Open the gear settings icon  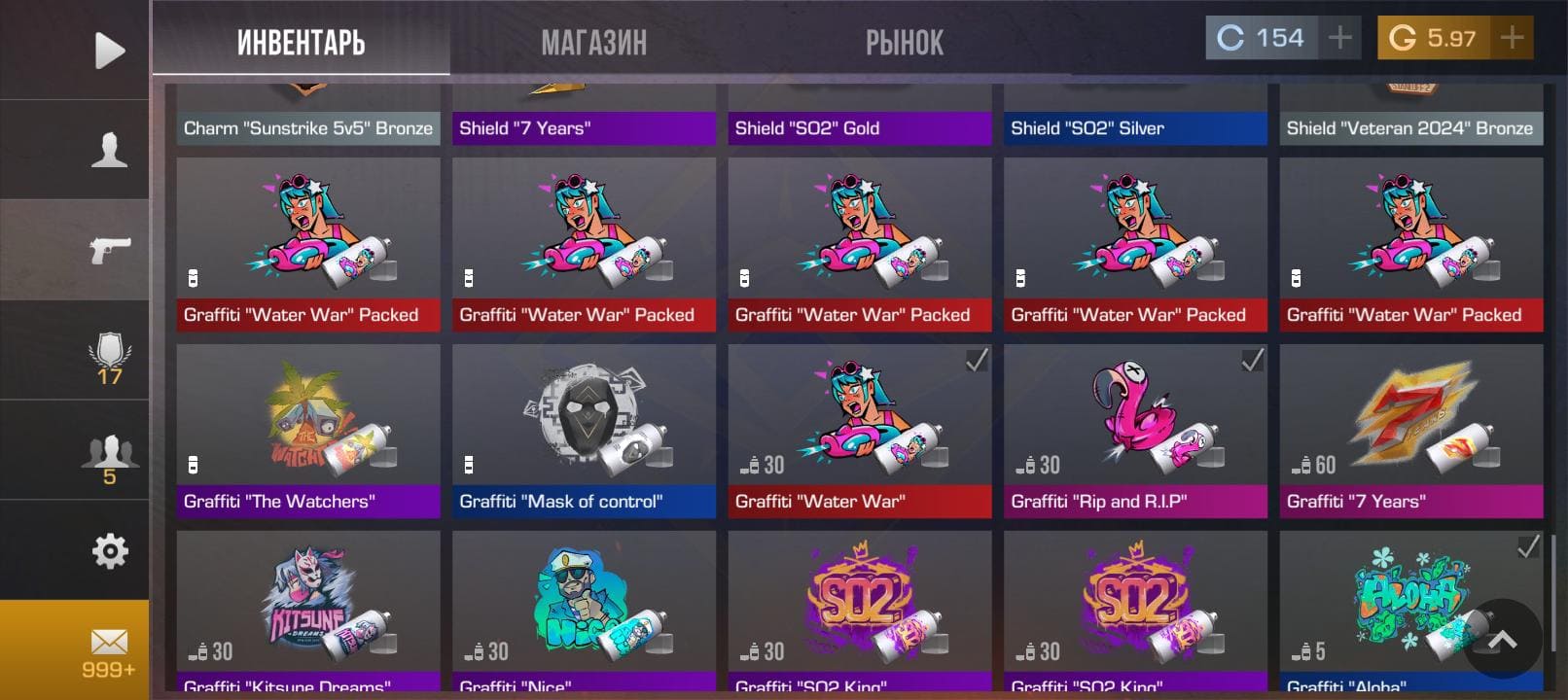pyautogui.click(x=109, y=550)
